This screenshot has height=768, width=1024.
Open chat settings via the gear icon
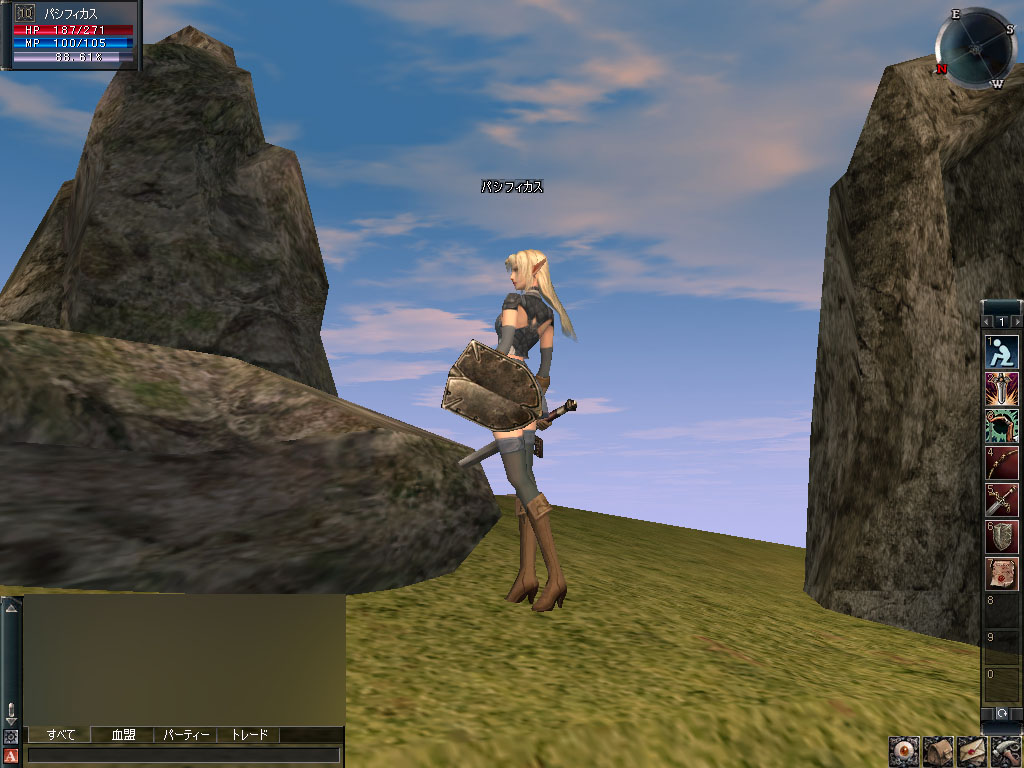[x=11, y=737]
